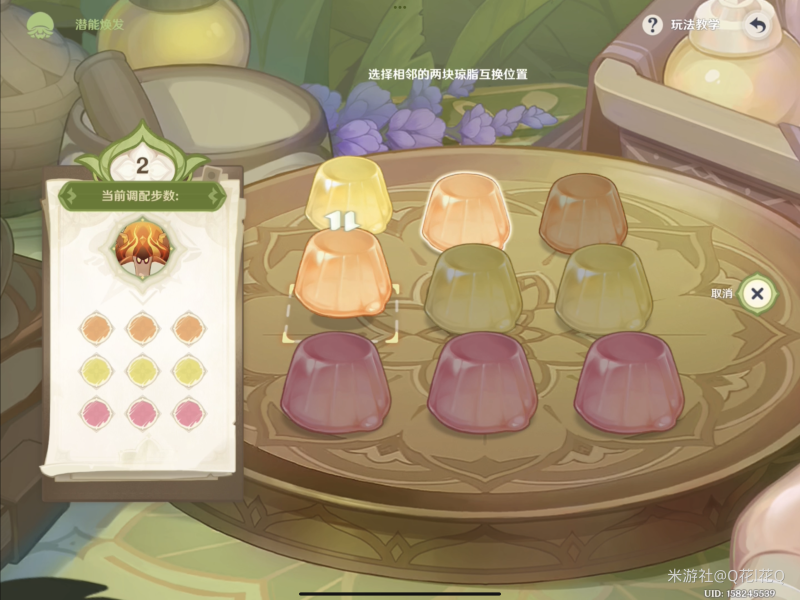Click the back arrow button

click(758, 26)
